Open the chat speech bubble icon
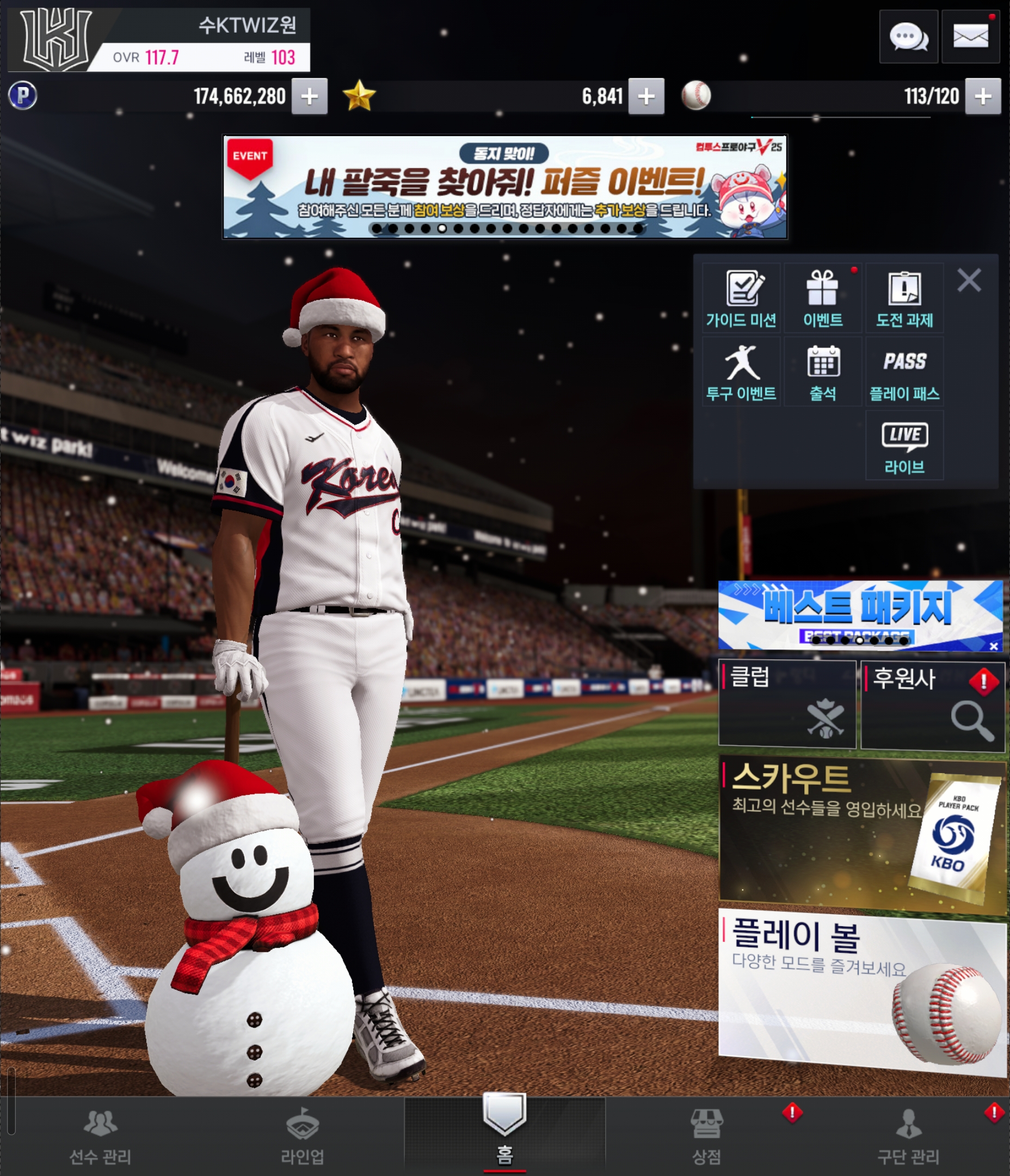1010x1176 pixels. [908, 38]
